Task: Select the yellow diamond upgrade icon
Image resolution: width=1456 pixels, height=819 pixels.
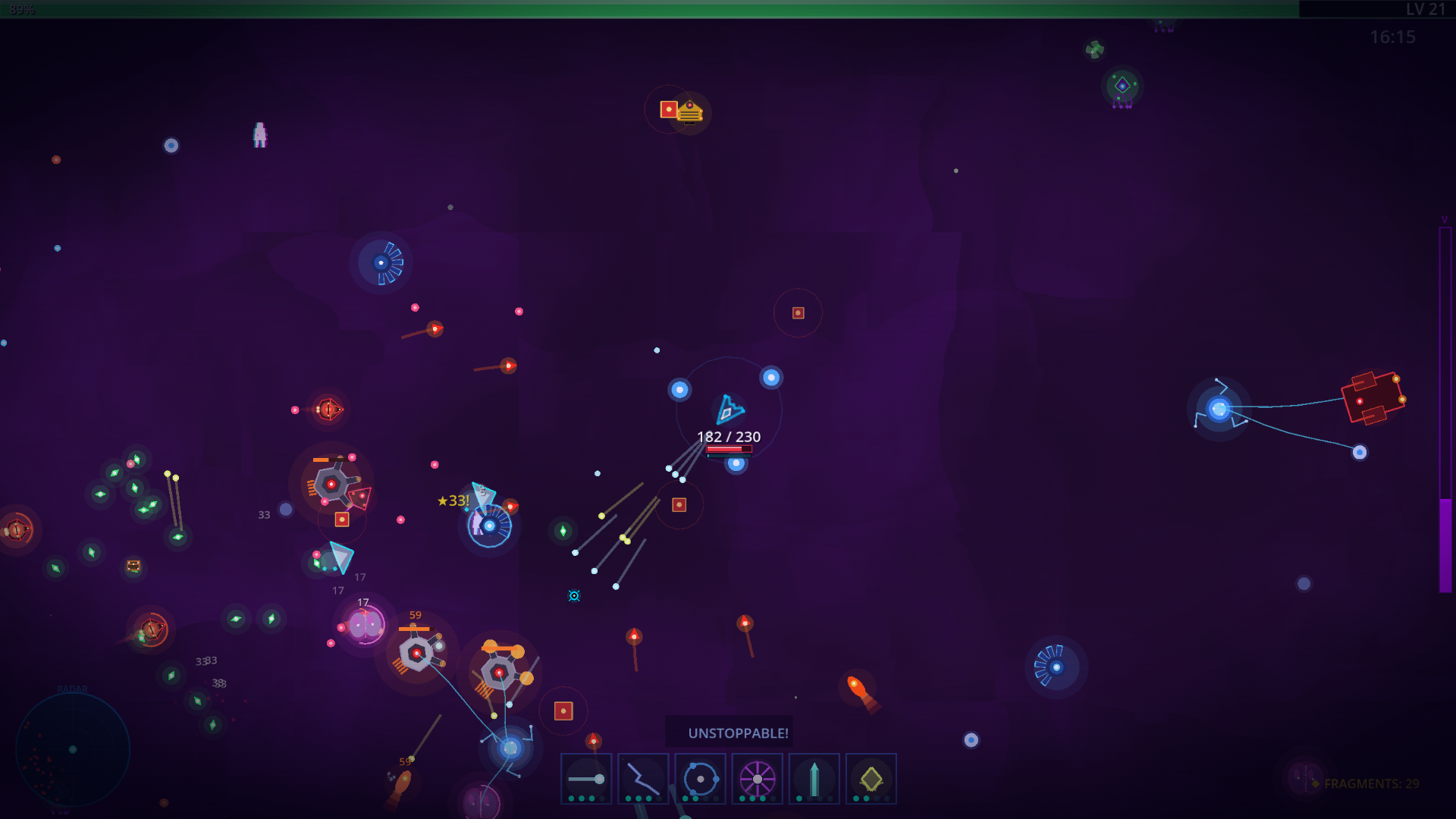Action: [x=871, y=778]
